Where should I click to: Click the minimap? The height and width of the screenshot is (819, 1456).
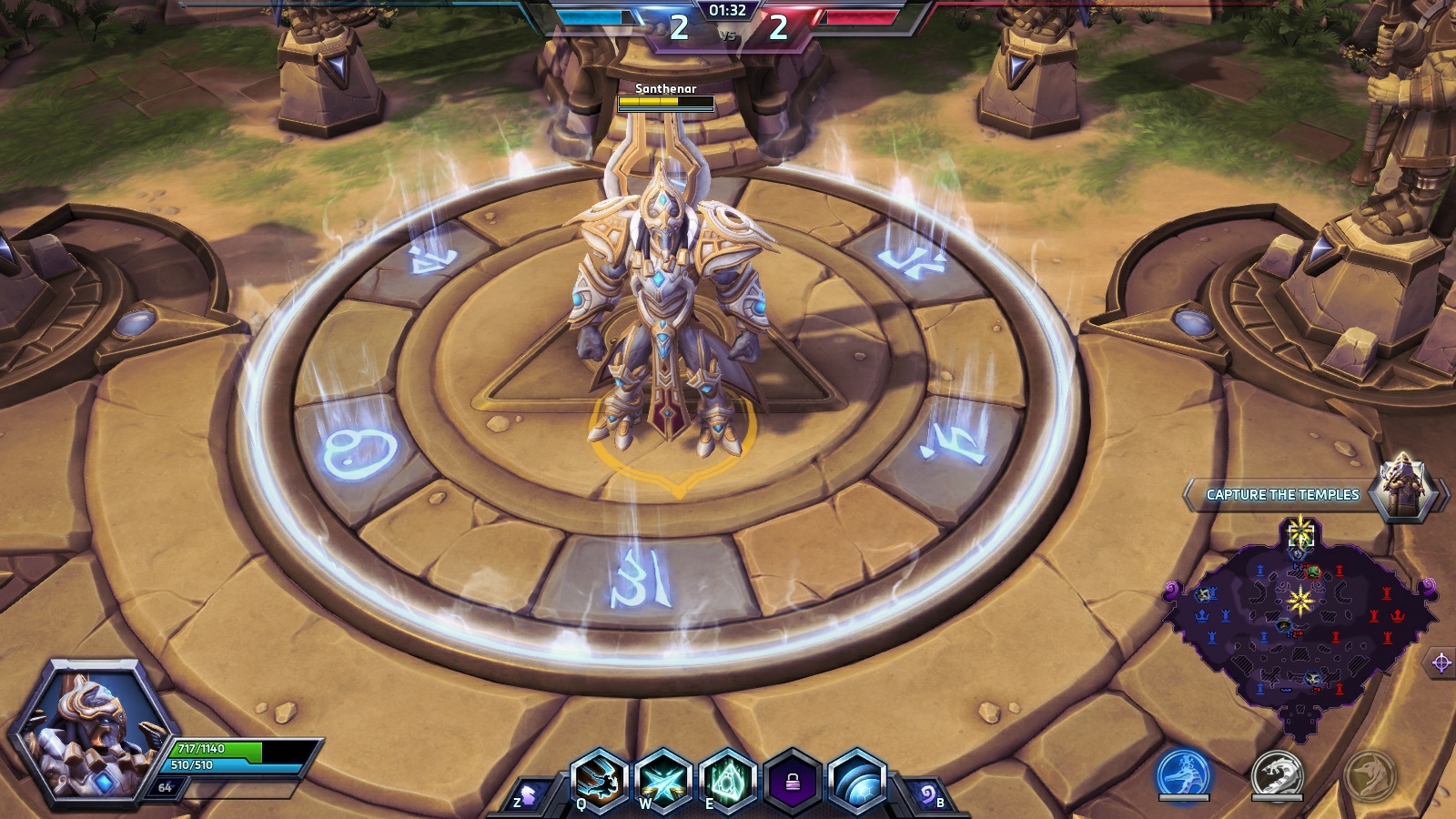coord(1301,628)
